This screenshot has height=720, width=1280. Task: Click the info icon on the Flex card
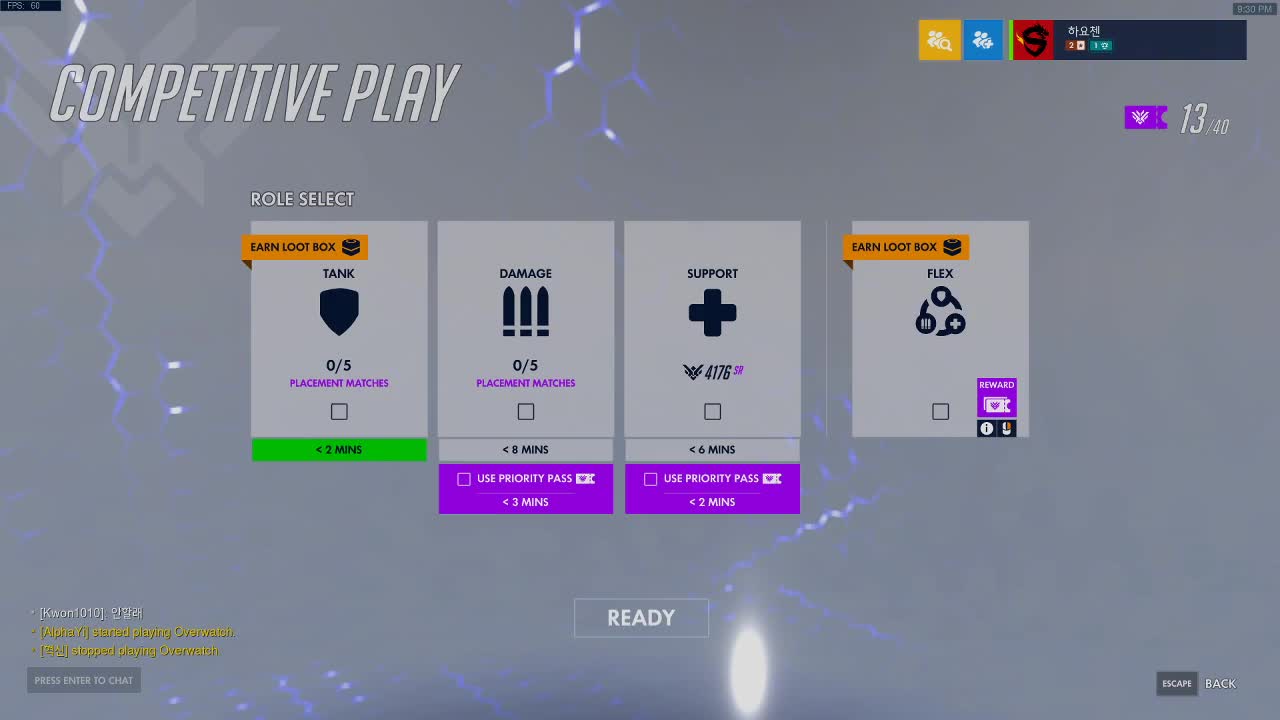coord(985,428)
